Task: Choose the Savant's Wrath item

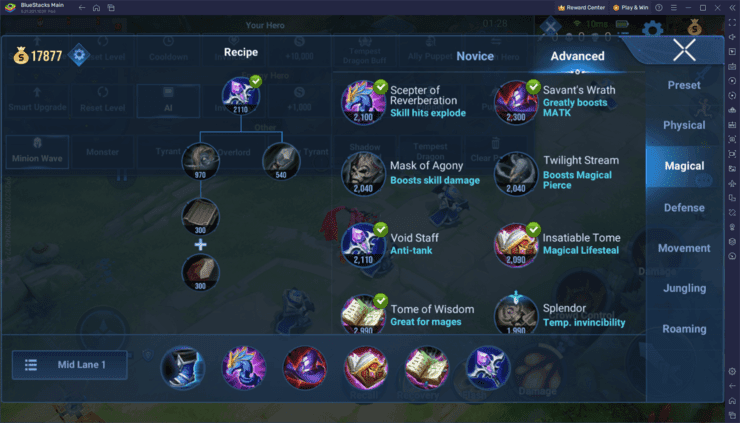Action: (x=516, y=101)
